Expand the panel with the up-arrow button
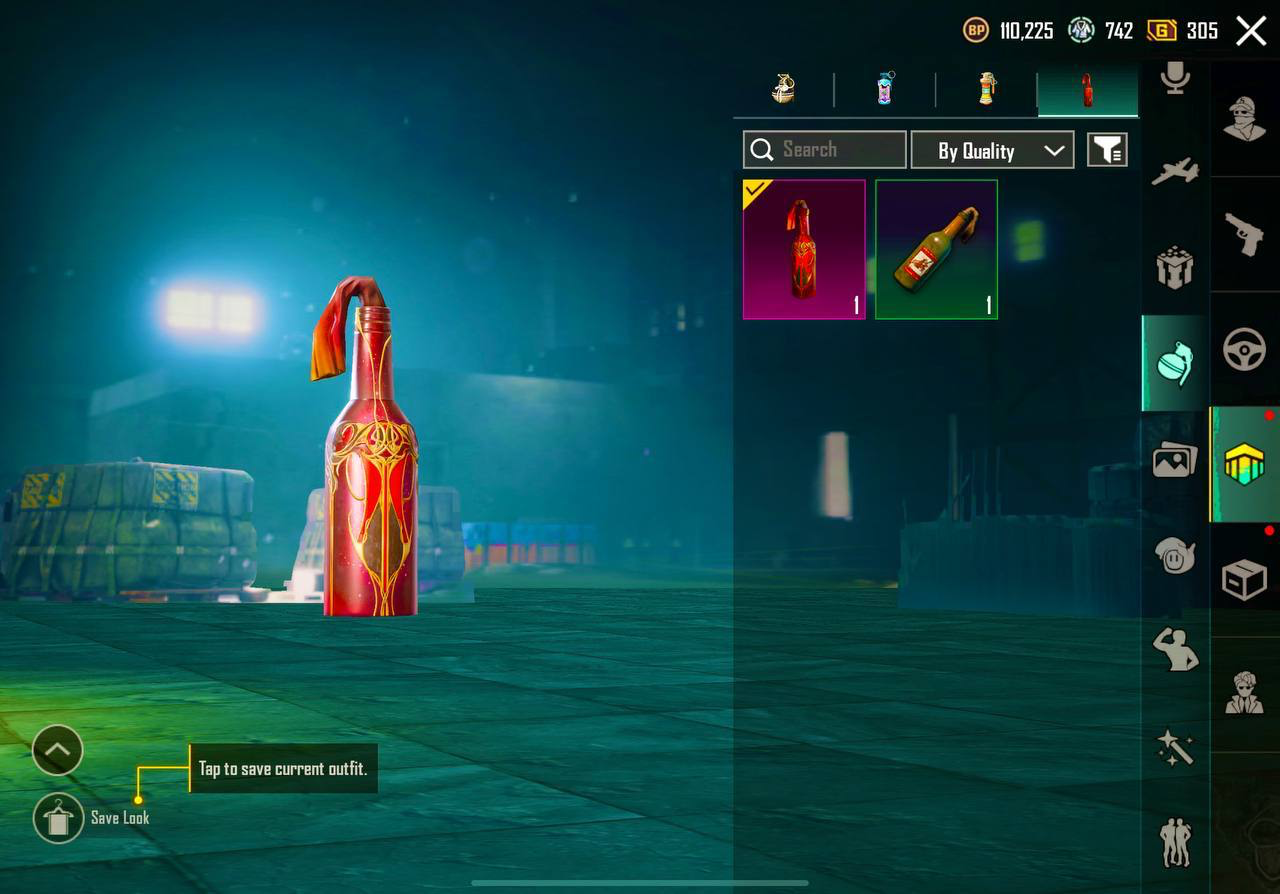 pyautogui.click(x=57, y=750)
